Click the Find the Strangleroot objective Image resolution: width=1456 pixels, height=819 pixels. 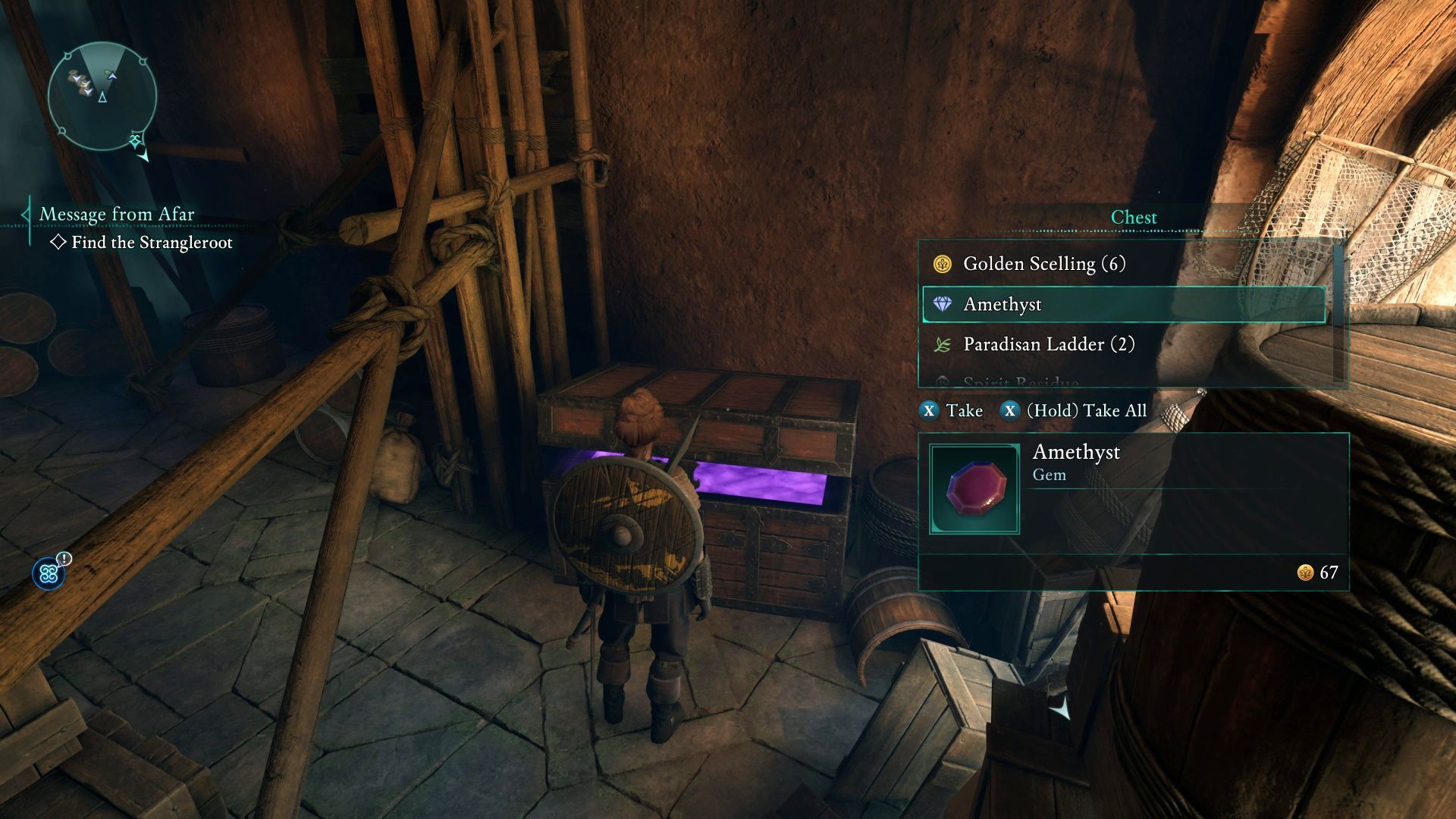point(151,243)
